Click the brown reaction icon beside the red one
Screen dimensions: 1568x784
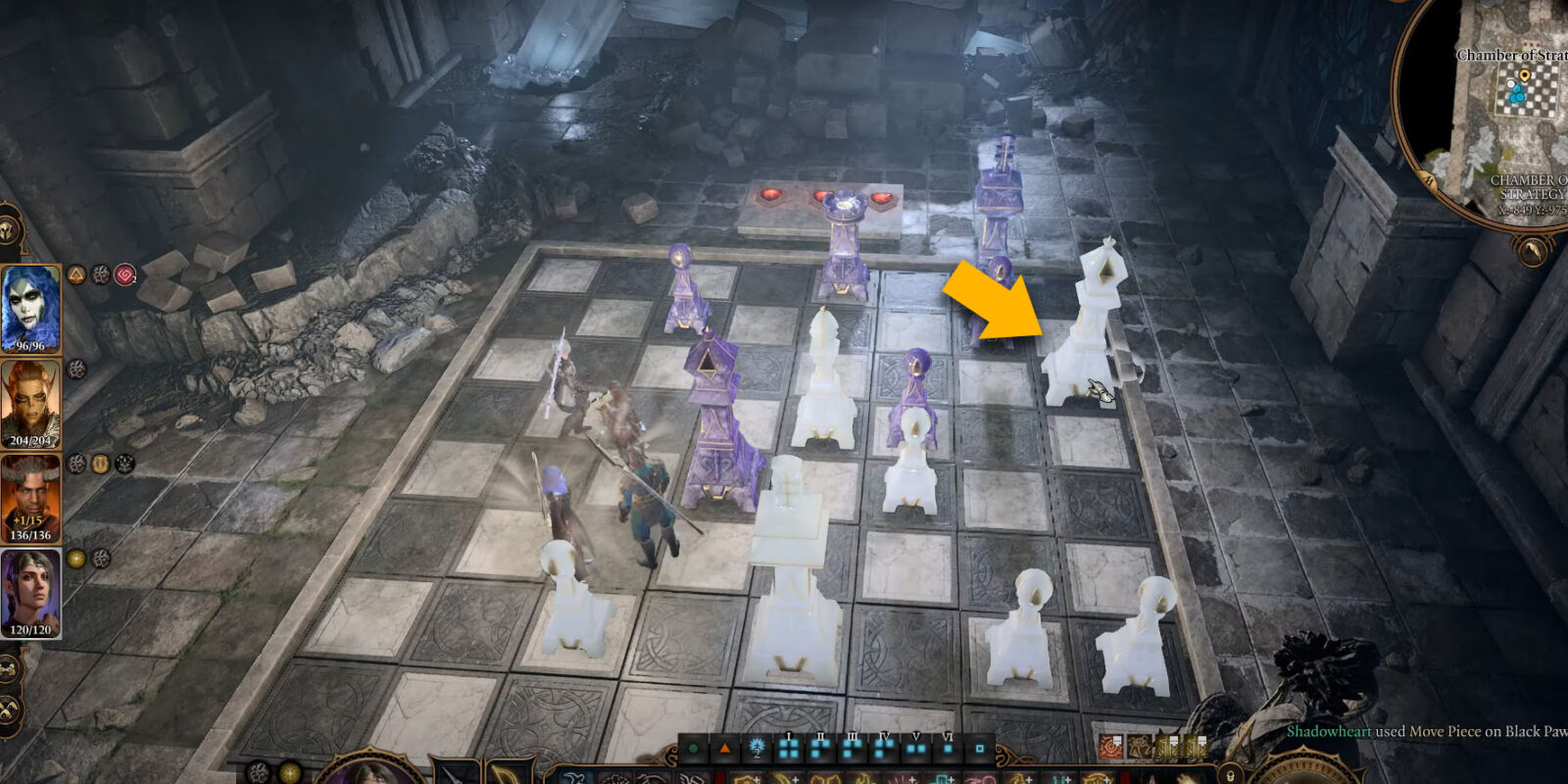(1138, 747)
